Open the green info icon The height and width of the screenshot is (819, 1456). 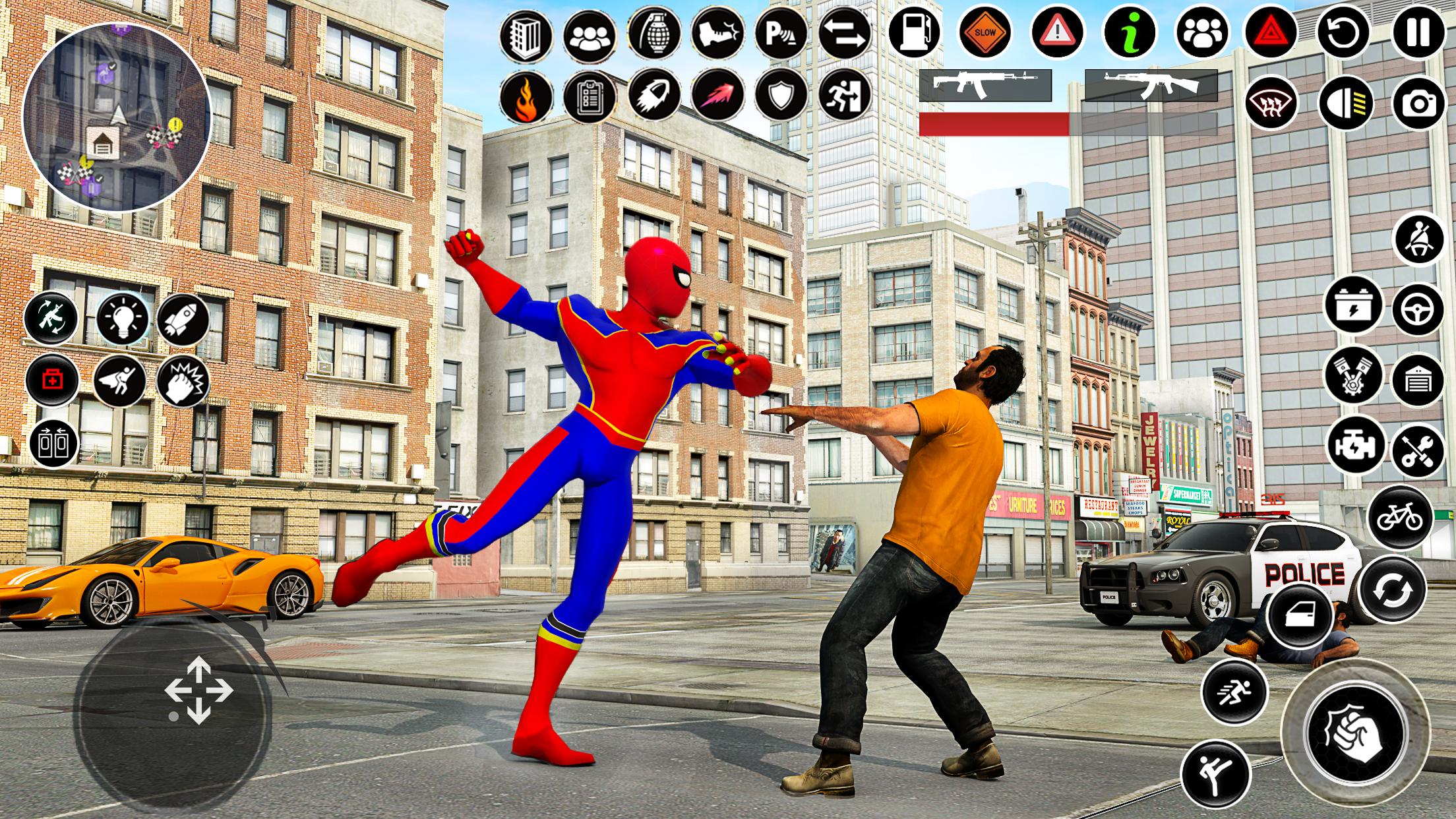(x=1130, y=32)
